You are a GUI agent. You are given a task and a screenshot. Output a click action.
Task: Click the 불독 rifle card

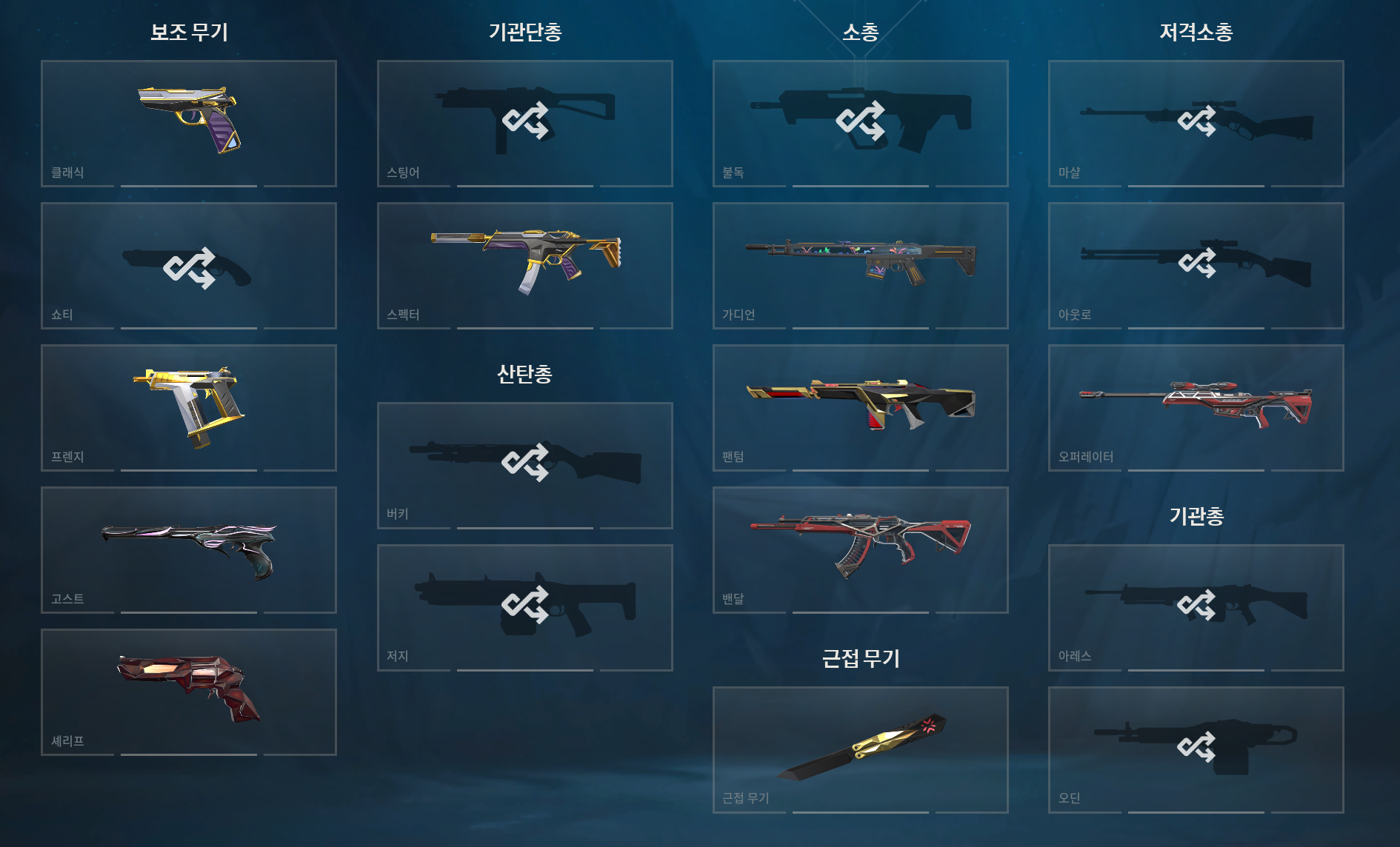point(860,123)
